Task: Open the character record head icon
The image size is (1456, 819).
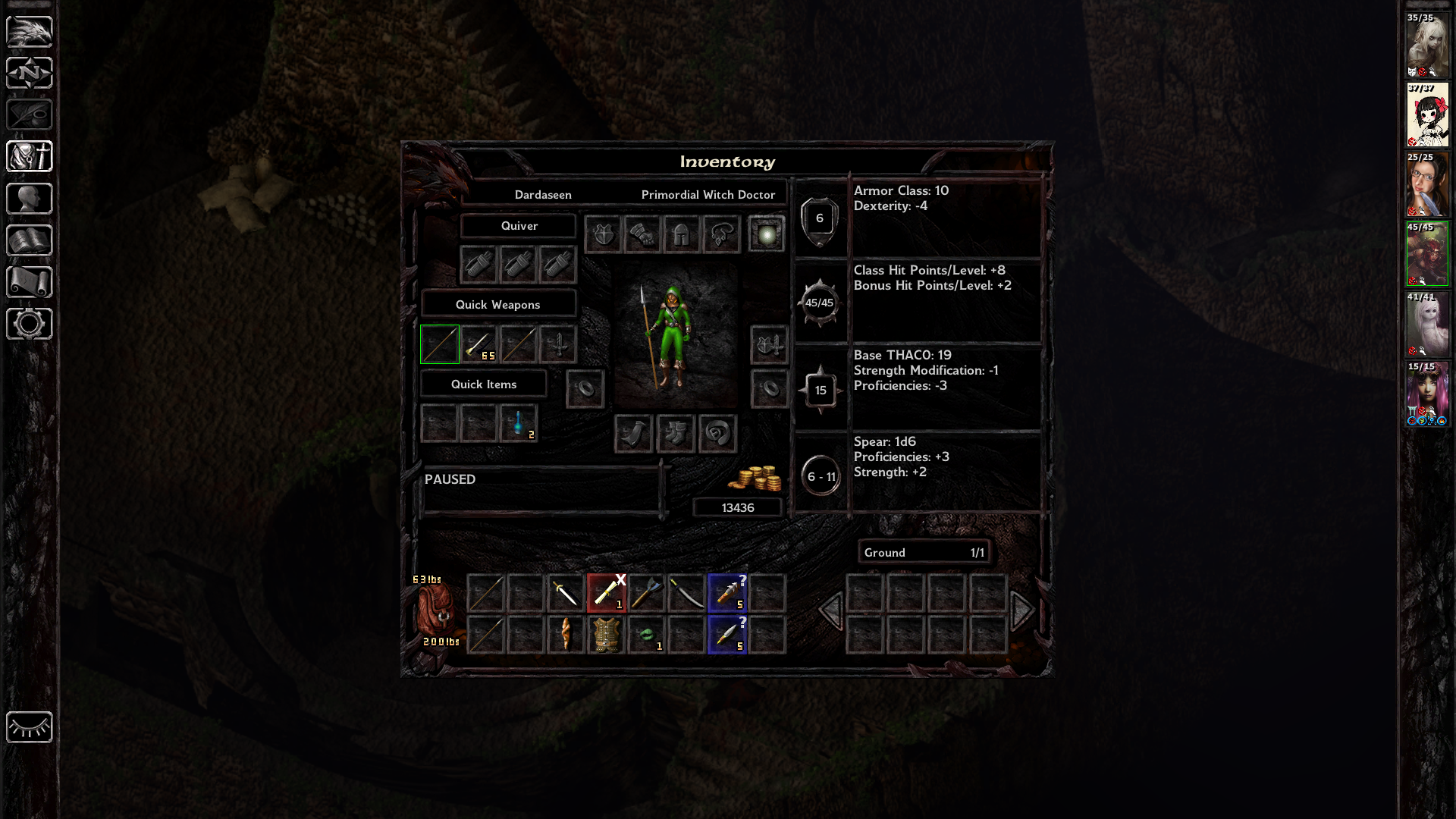Action: (x=30, y=199)
